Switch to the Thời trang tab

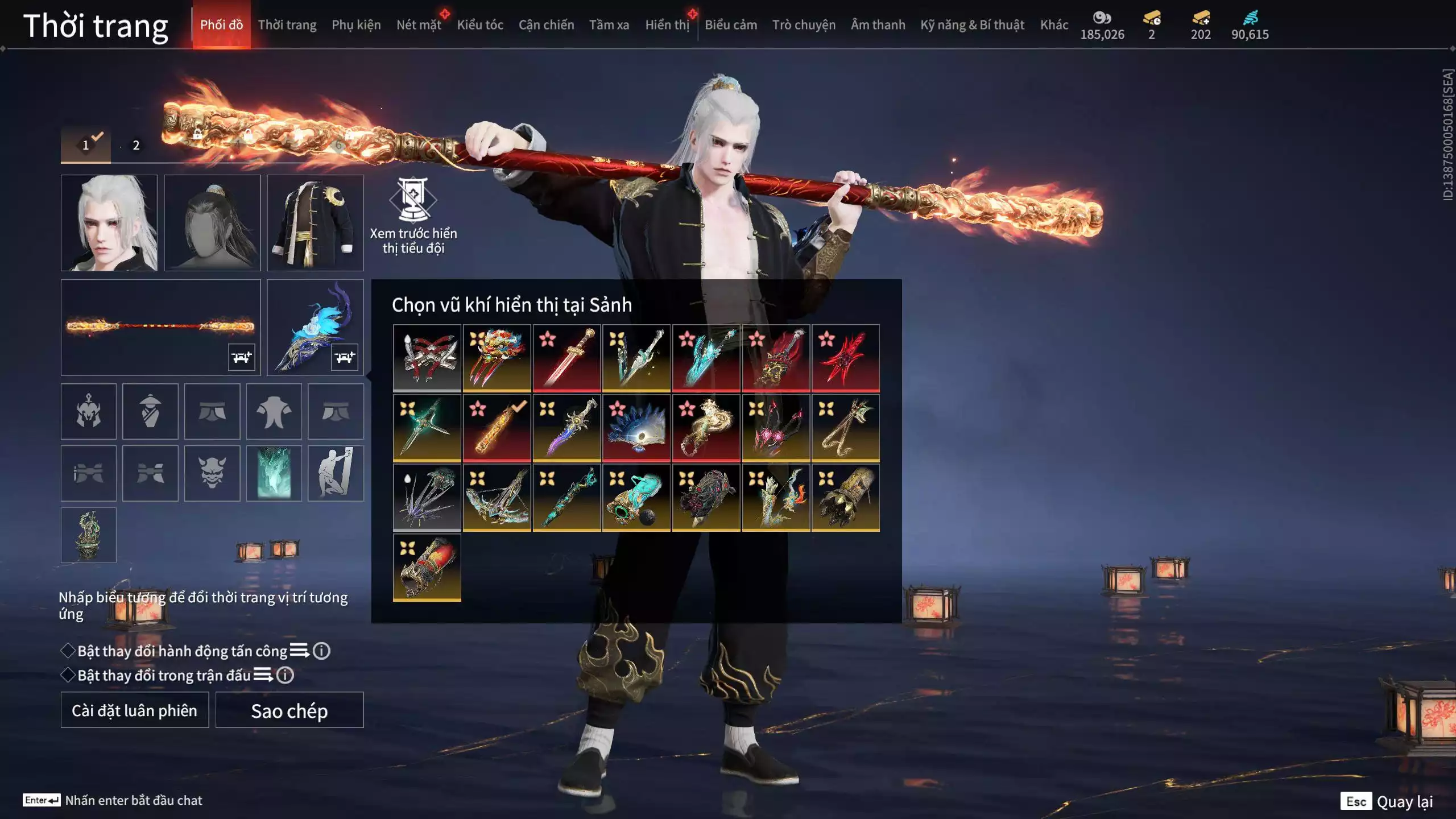(287, 25)
